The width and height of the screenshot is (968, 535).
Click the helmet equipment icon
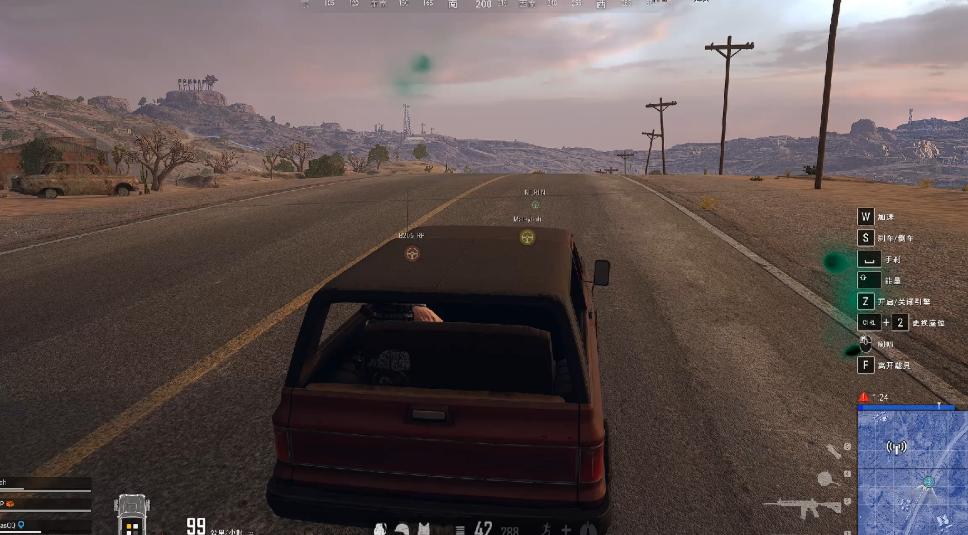point(401,528)
